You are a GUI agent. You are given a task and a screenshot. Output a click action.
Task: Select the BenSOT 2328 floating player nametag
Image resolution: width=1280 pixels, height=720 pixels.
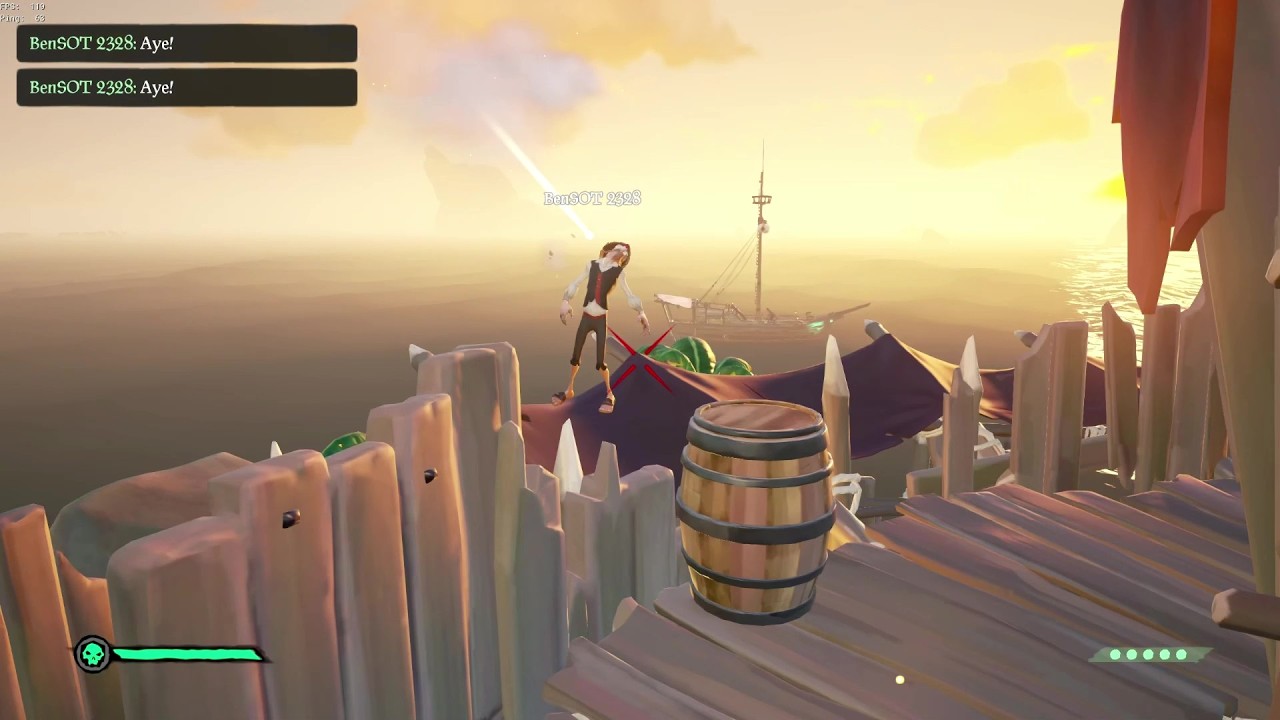(592, 198)
